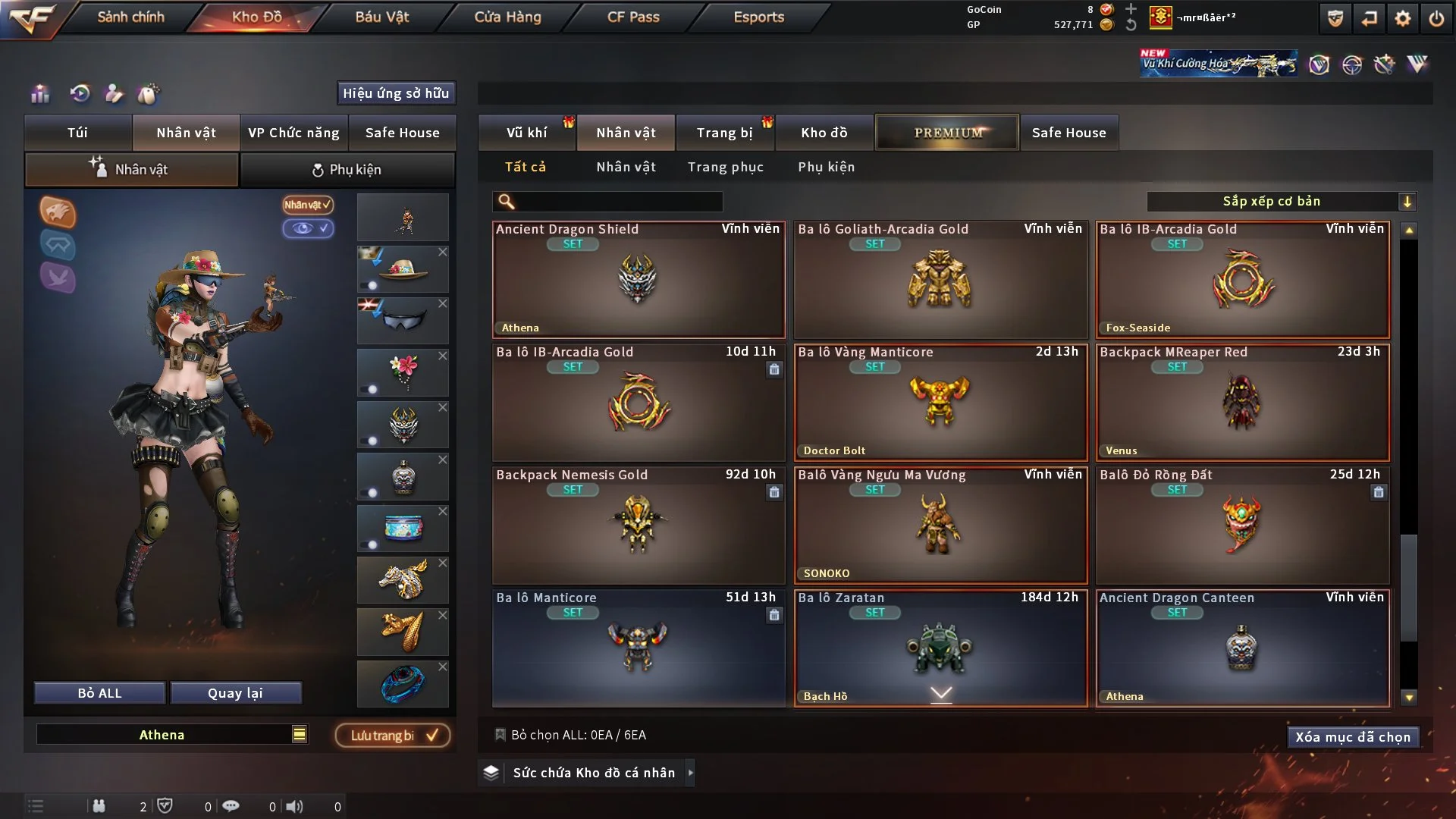1456x819 pixels.
Task: Go to Sảnh chính lobby
Action: (x=130, y=17)
